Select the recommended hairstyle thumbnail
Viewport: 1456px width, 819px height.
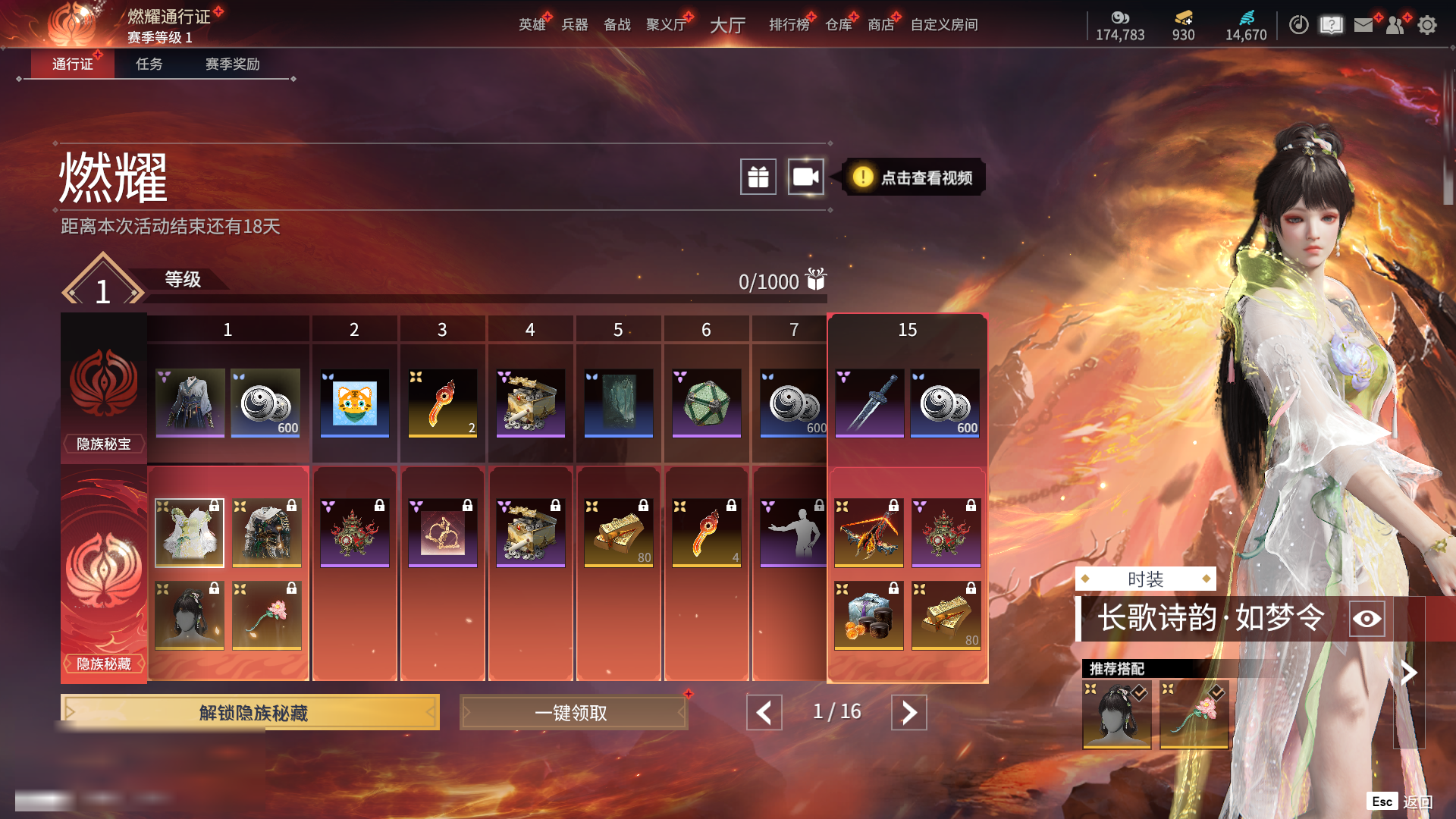click(x=1117, y=714)
